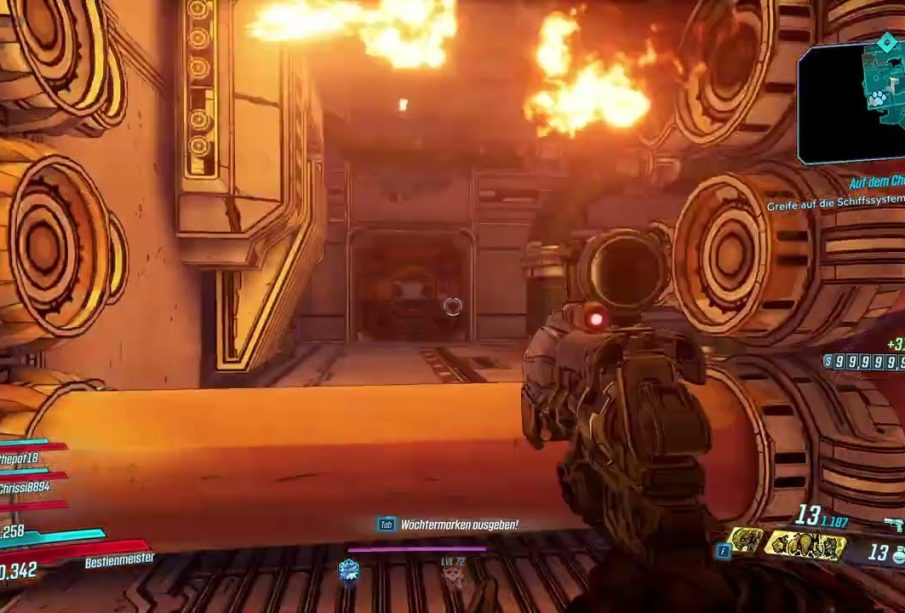Select the 'Auf dem Ch...' quest title
This screenshot has width=905, height=613.
pyautogui.click(x=876, y=183)
